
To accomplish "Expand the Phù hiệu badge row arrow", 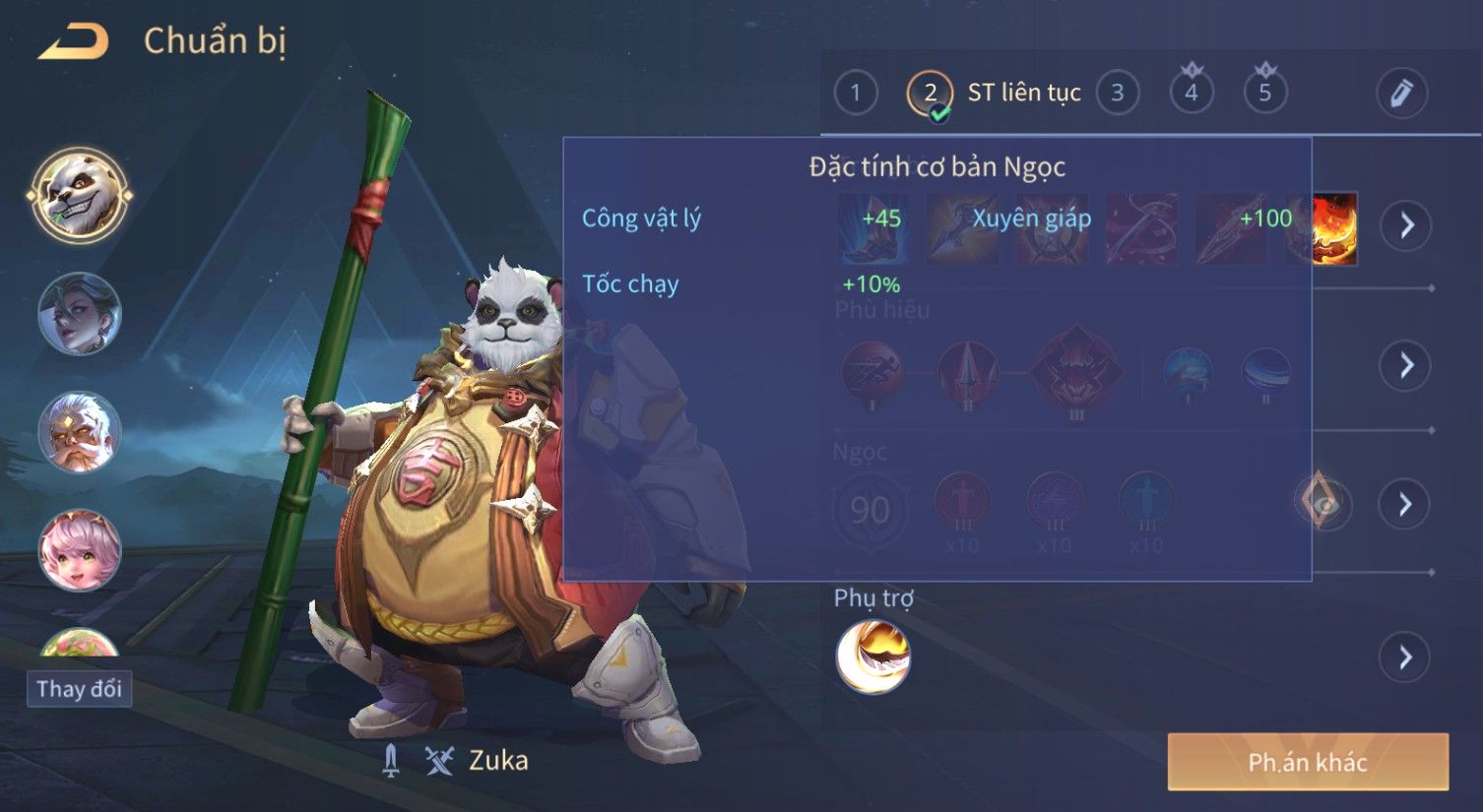I will [x=1405, y=365].
